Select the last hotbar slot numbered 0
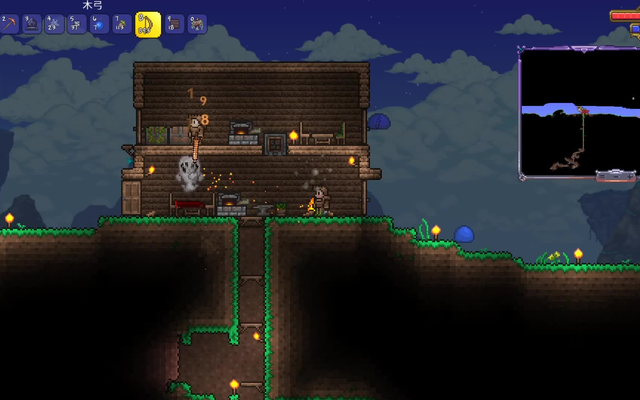Screen dimensions: 640x400 pyautogui.click(x=197, y=24)
